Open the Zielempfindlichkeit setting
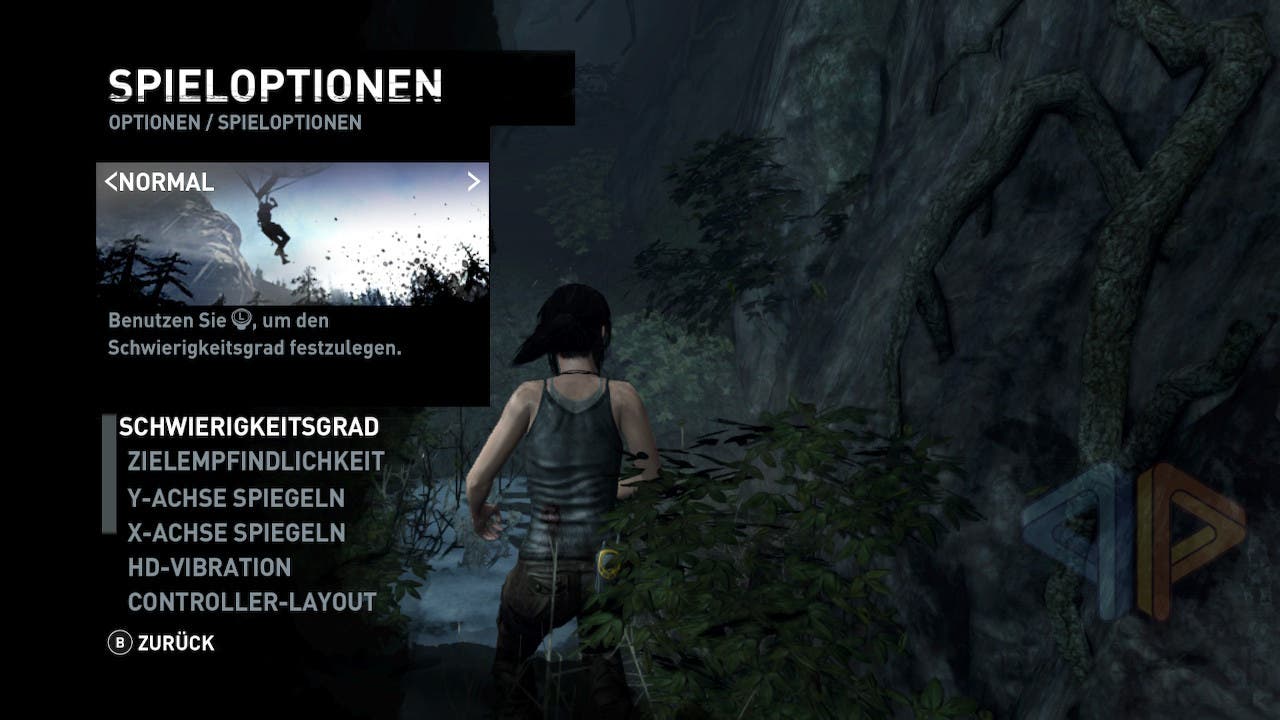1280x720 pixels. (x=256, y=462)
